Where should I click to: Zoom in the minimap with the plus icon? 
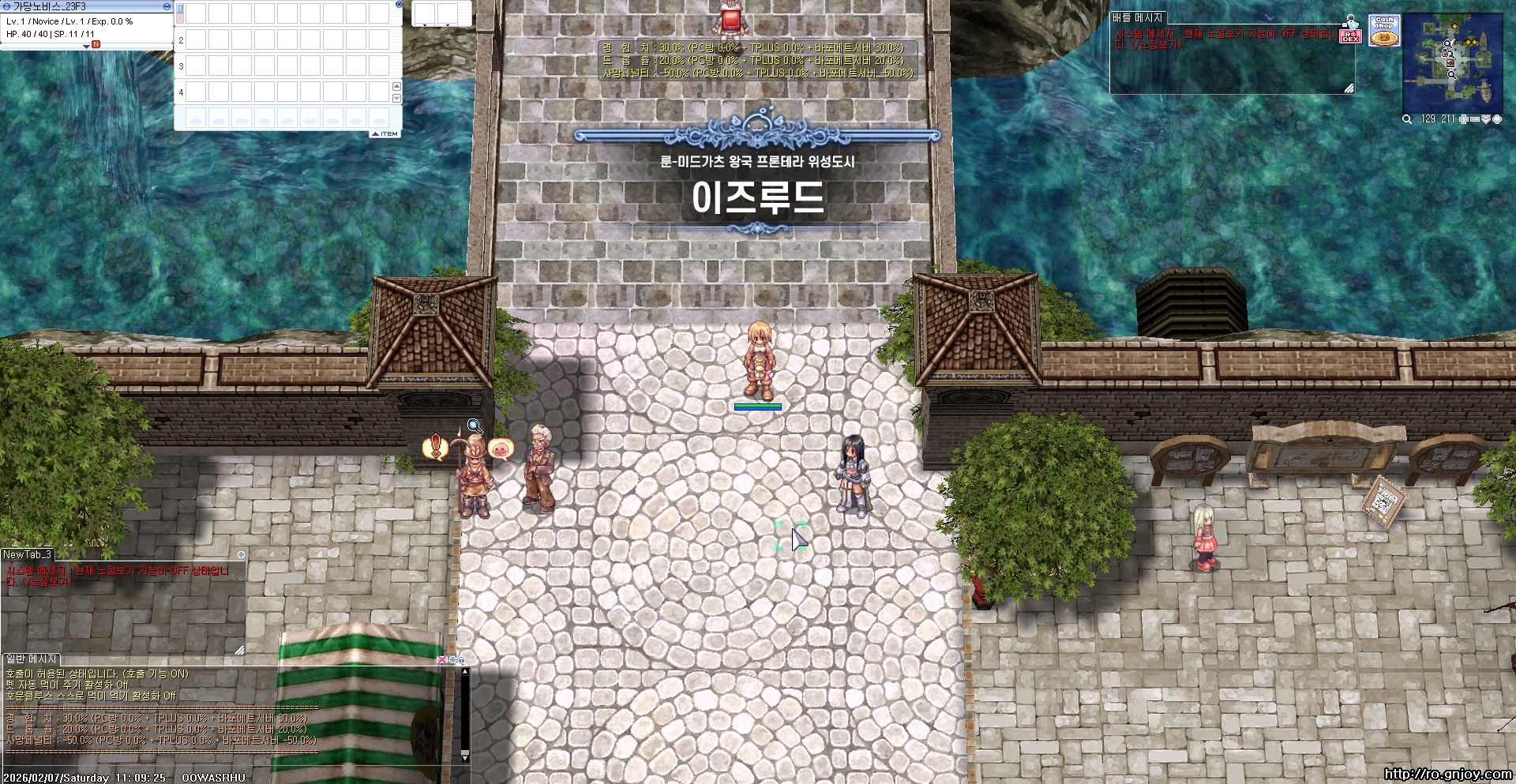(1463, 119)
